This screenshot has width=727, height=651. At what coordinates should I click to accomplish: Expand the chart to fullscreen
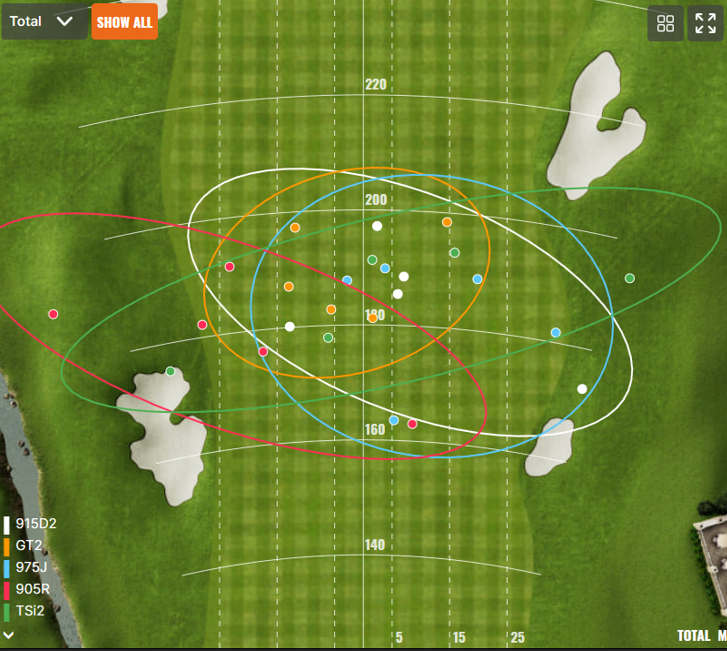point(704,23)
